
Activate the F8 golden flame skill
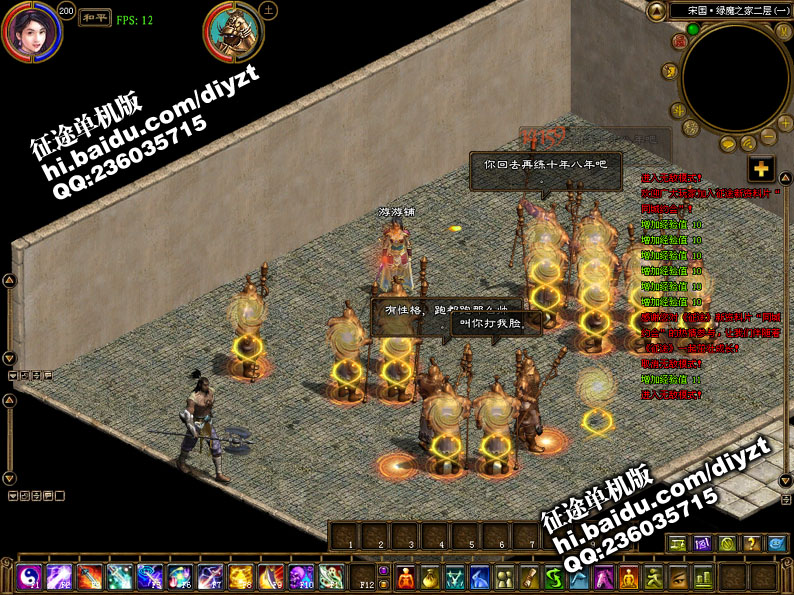[241, 577]
